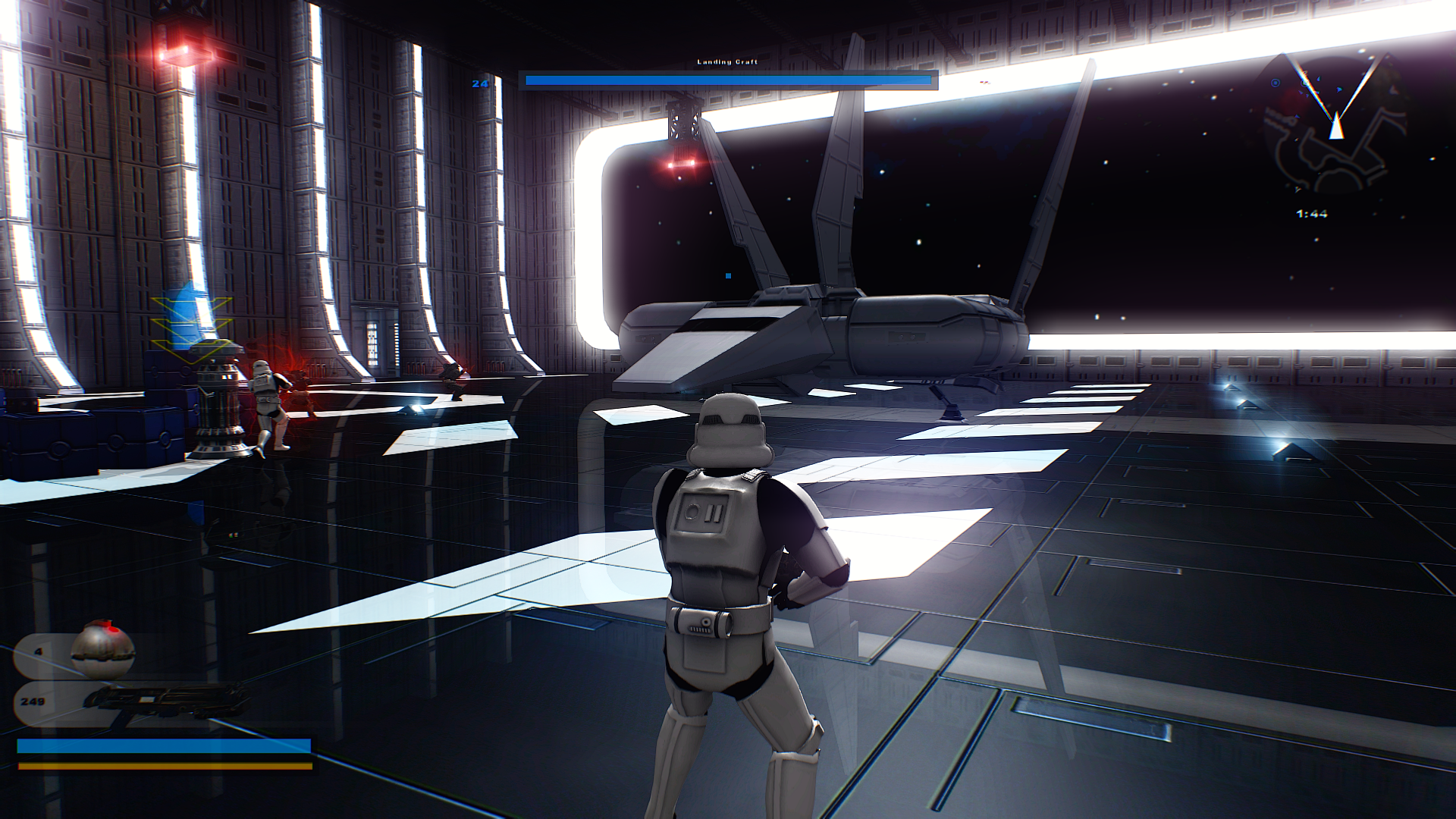
Task: Click the blue capture progress bar under Landing Craft
Action: click(726, 78)
